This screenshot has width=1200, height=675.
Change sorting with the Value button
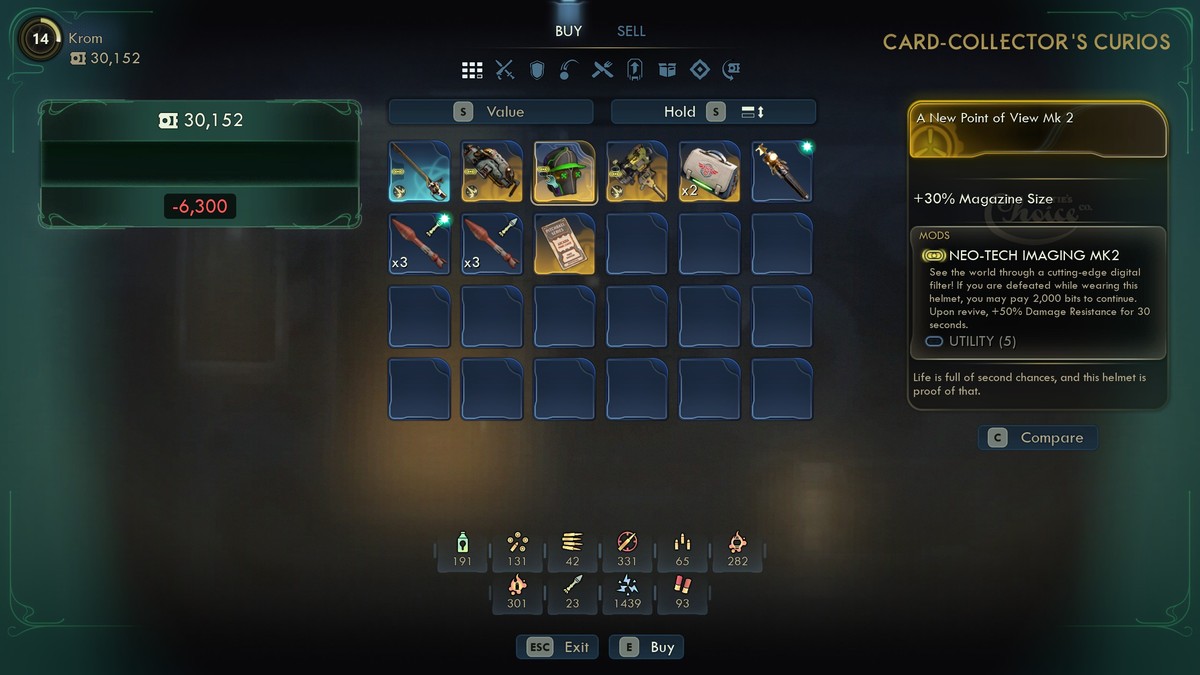pos(491,112)
